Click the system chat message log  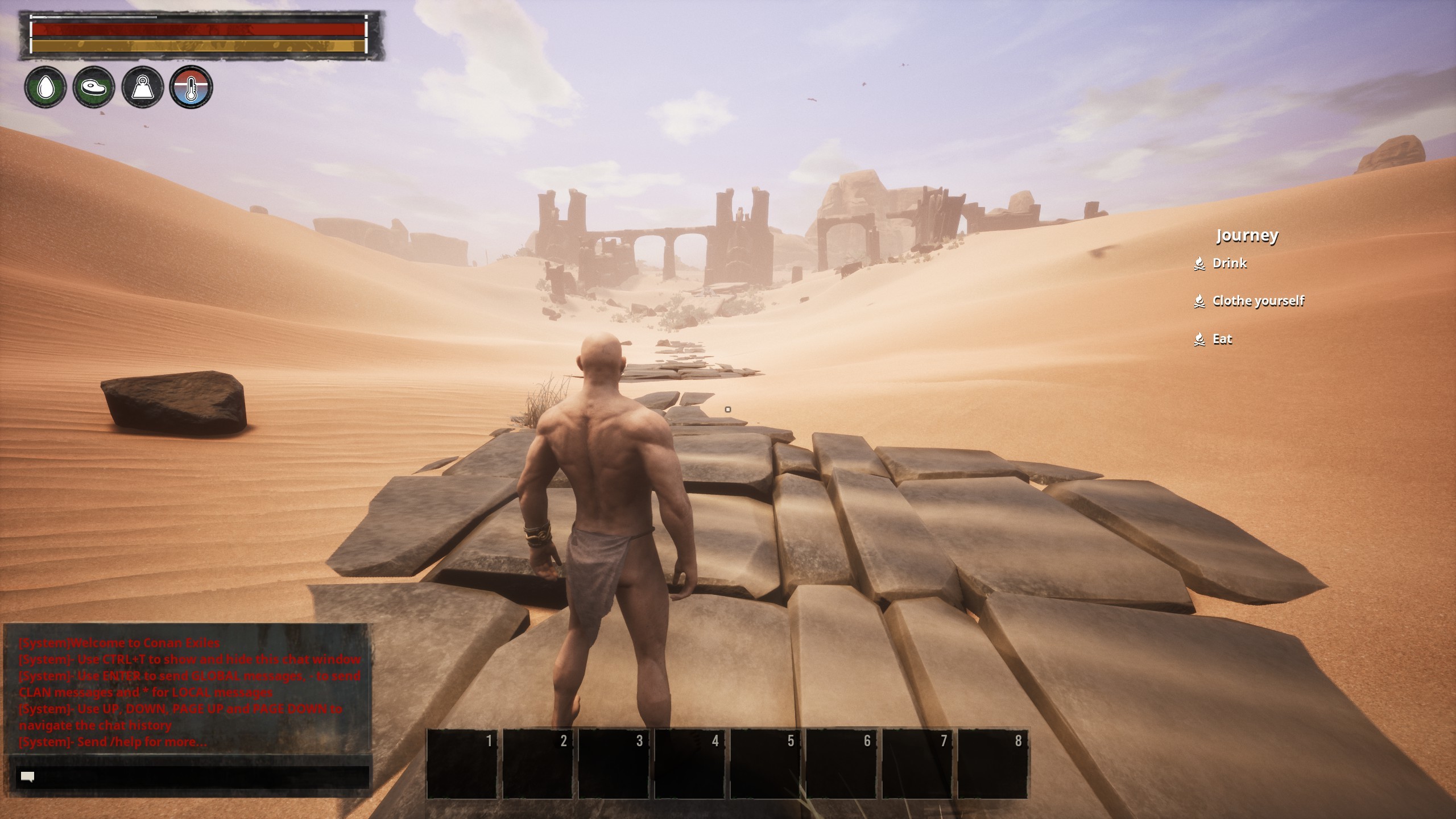(188, 692)
